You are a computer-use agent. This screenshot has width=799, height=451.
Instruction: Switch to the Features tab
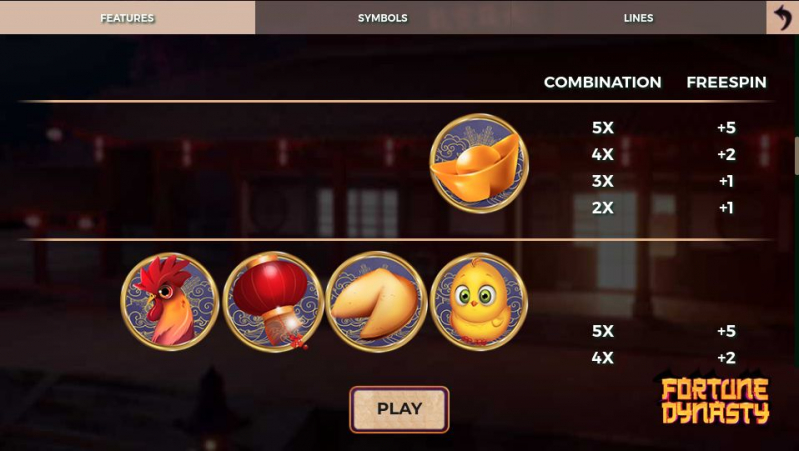(127, 17)
